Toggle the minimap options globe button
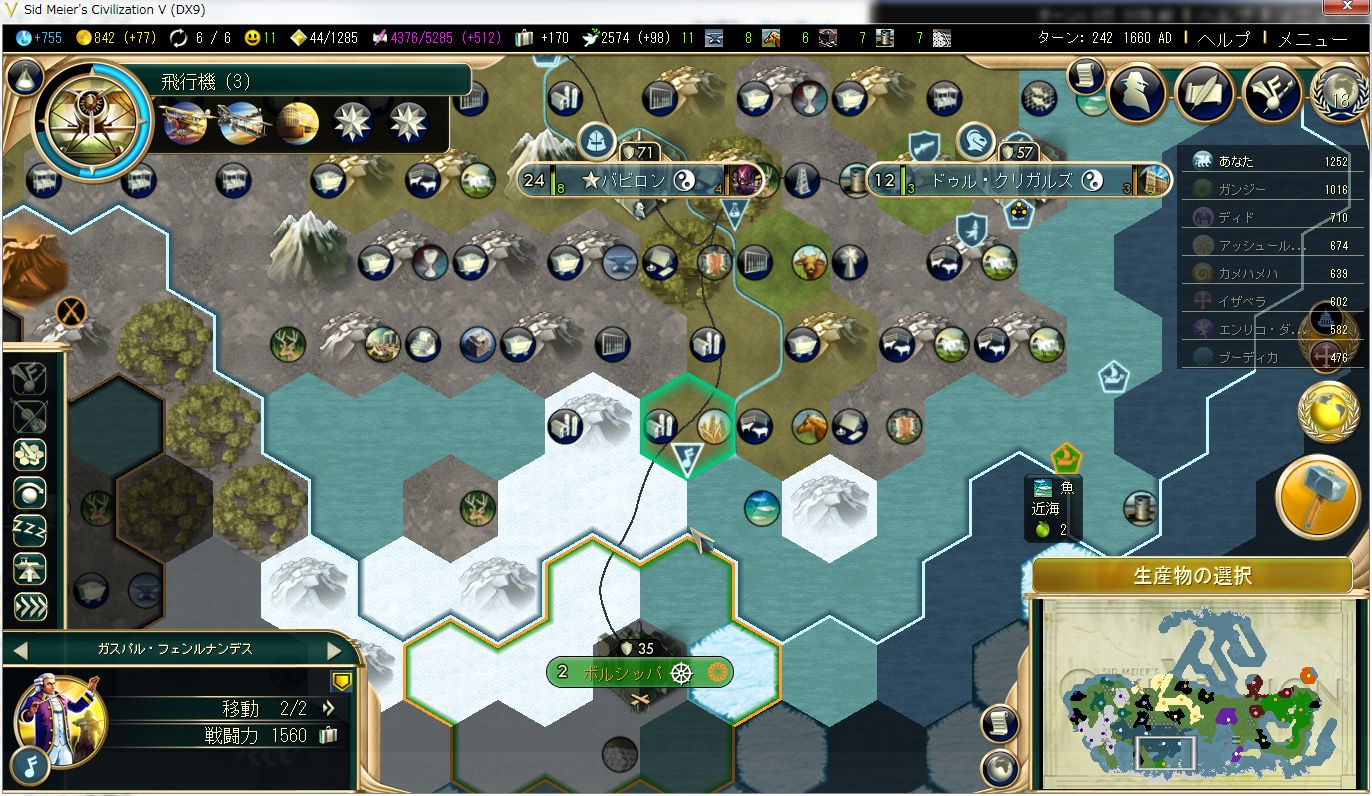Image resolution: width=1372 pixels, height=796 pixels. (997, 767)
